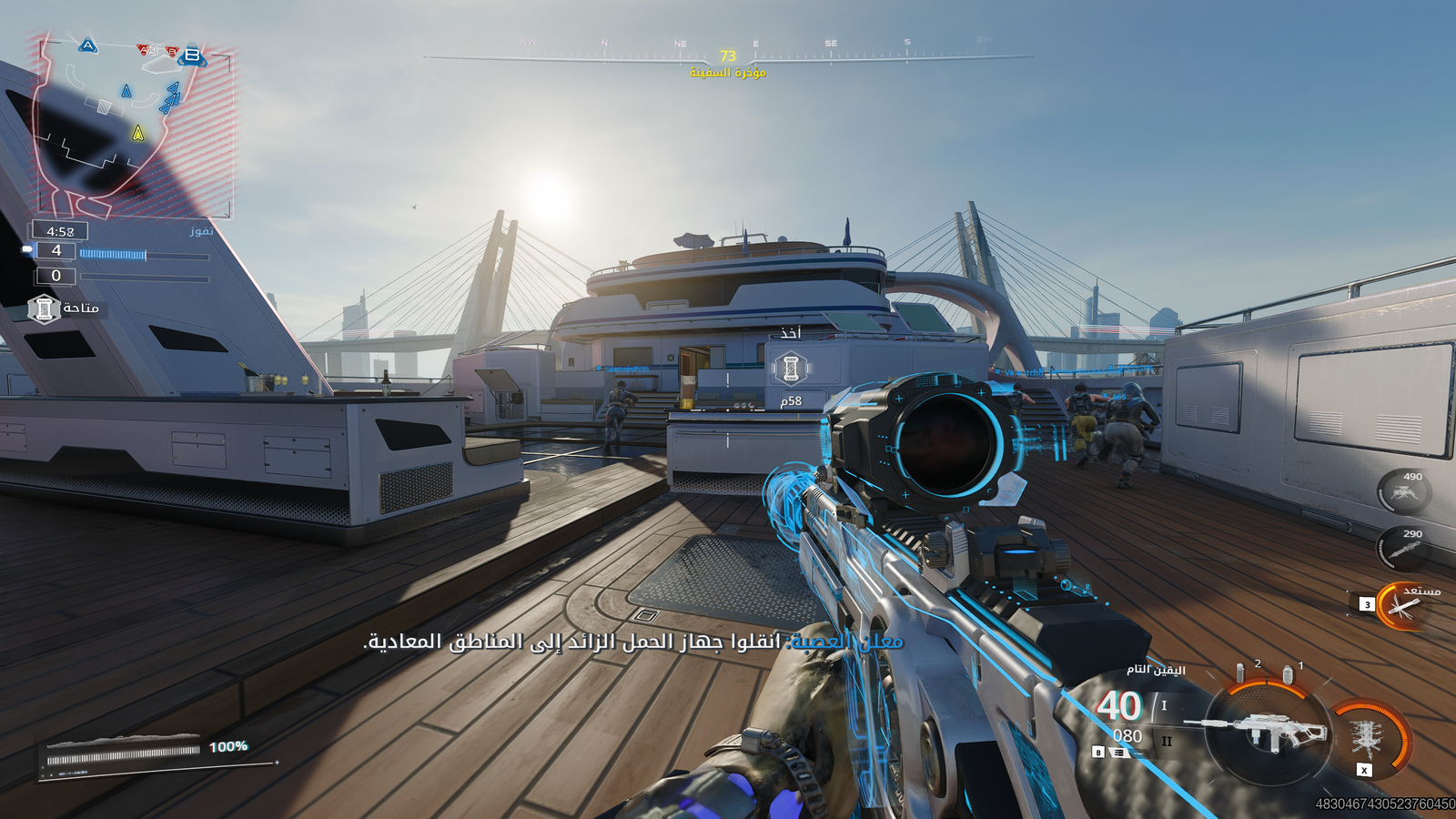Select fire mode II indicator
The image size is (1456, 819).
click(1167, 742)
